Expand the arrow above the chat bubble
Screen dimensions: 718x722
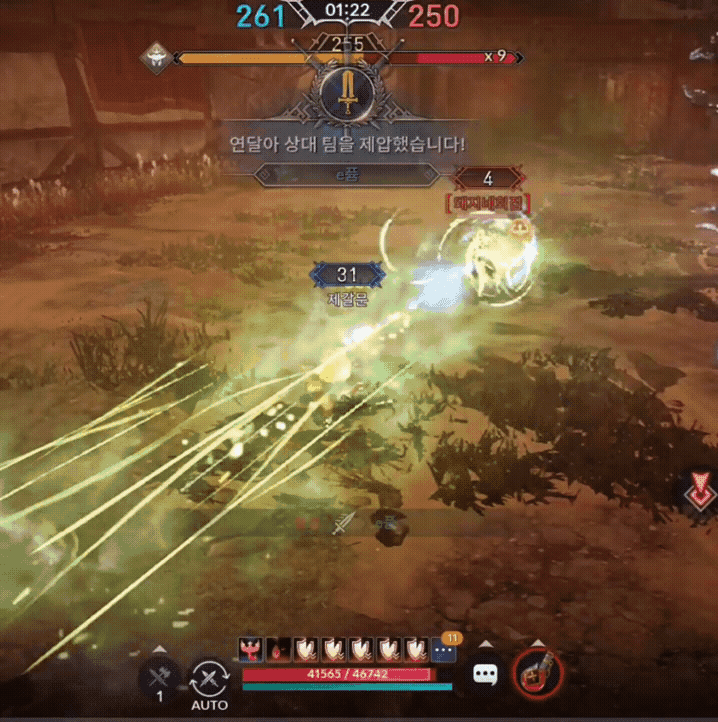point(485,644)
